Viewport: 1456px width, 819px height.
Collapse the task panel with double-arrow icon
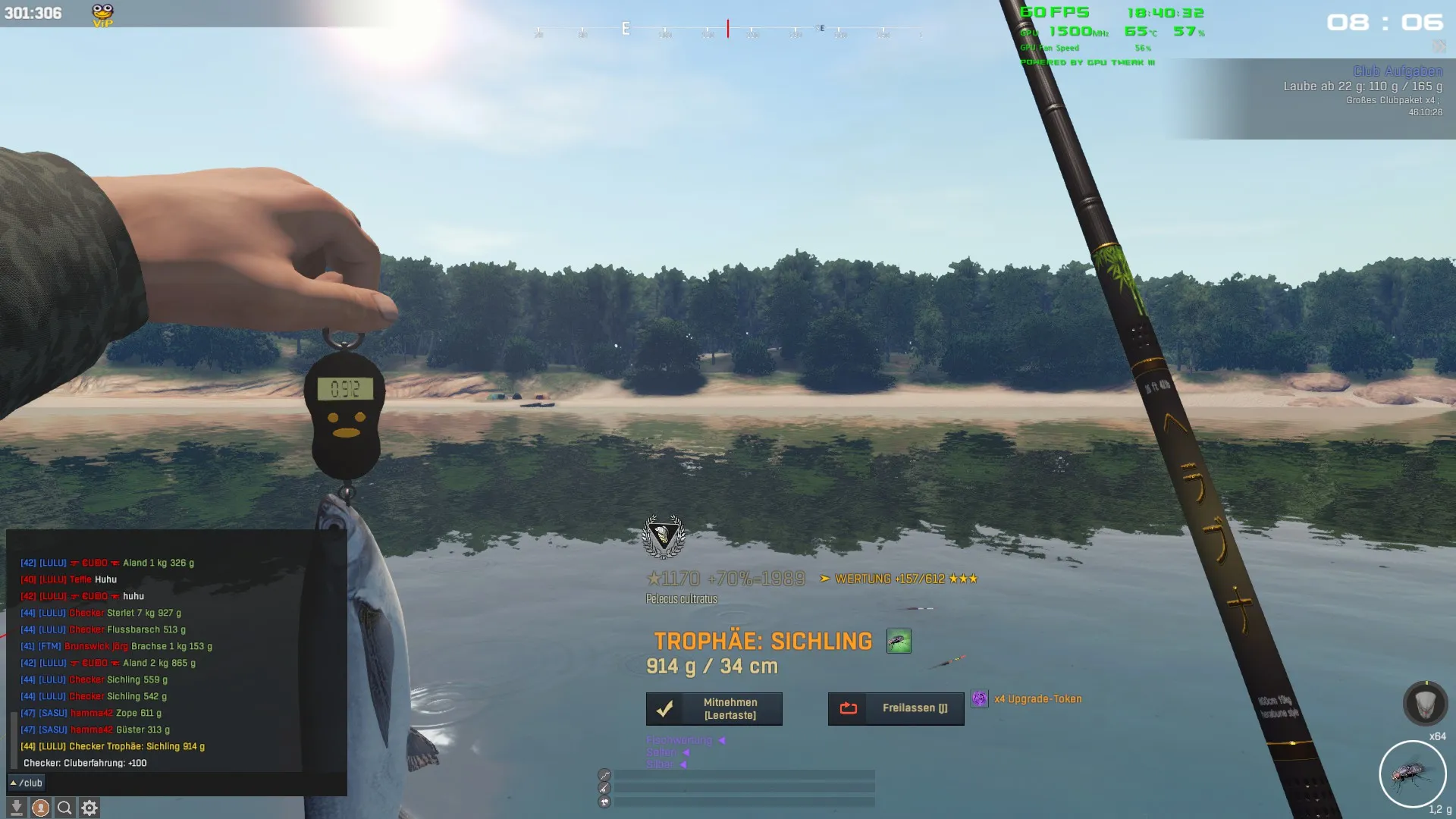[x=1439, y=47]
